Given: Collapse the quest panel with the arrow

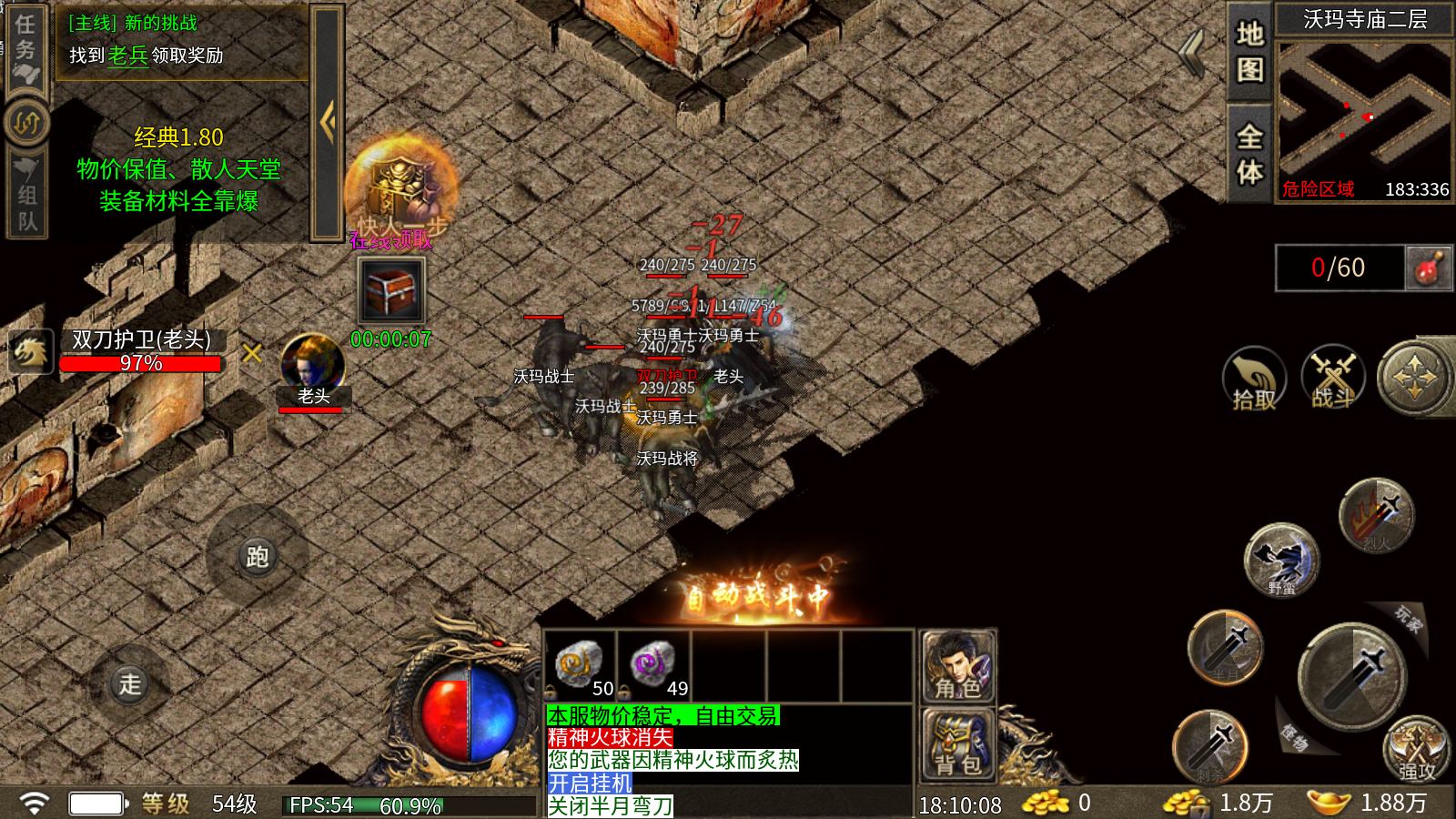Looking at the screenshot, I should click(327, 121).
